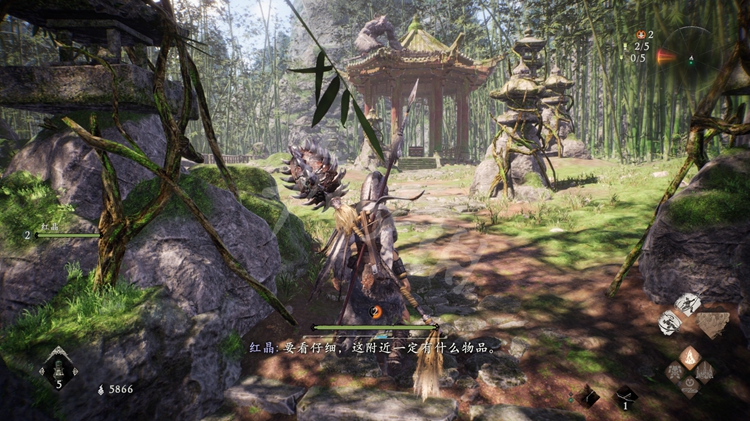Click the orange morale rank badge

tap(376, 312)
